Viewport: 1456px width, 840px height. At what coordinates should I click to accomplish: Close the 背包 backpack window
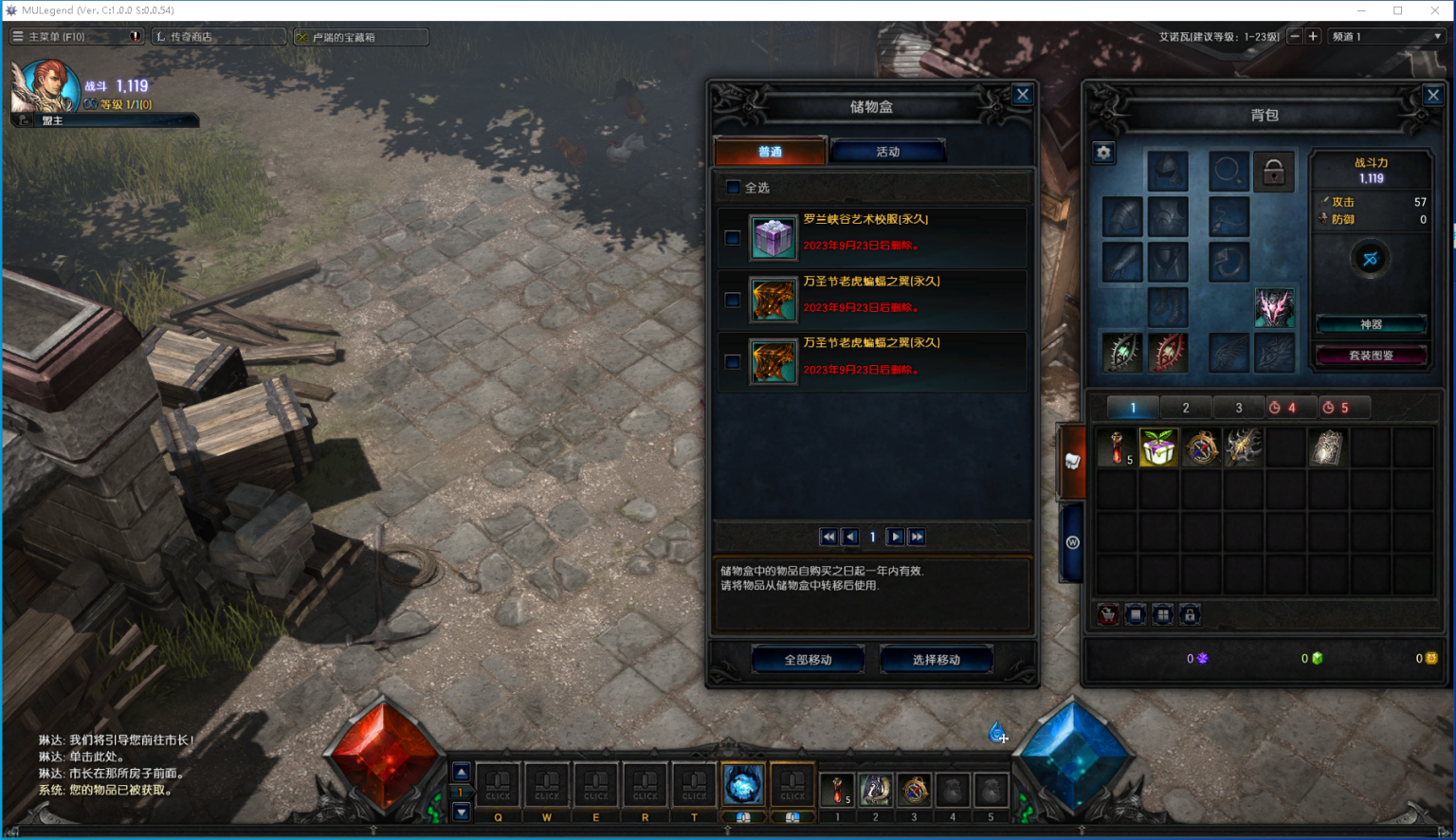(1432, 95)
